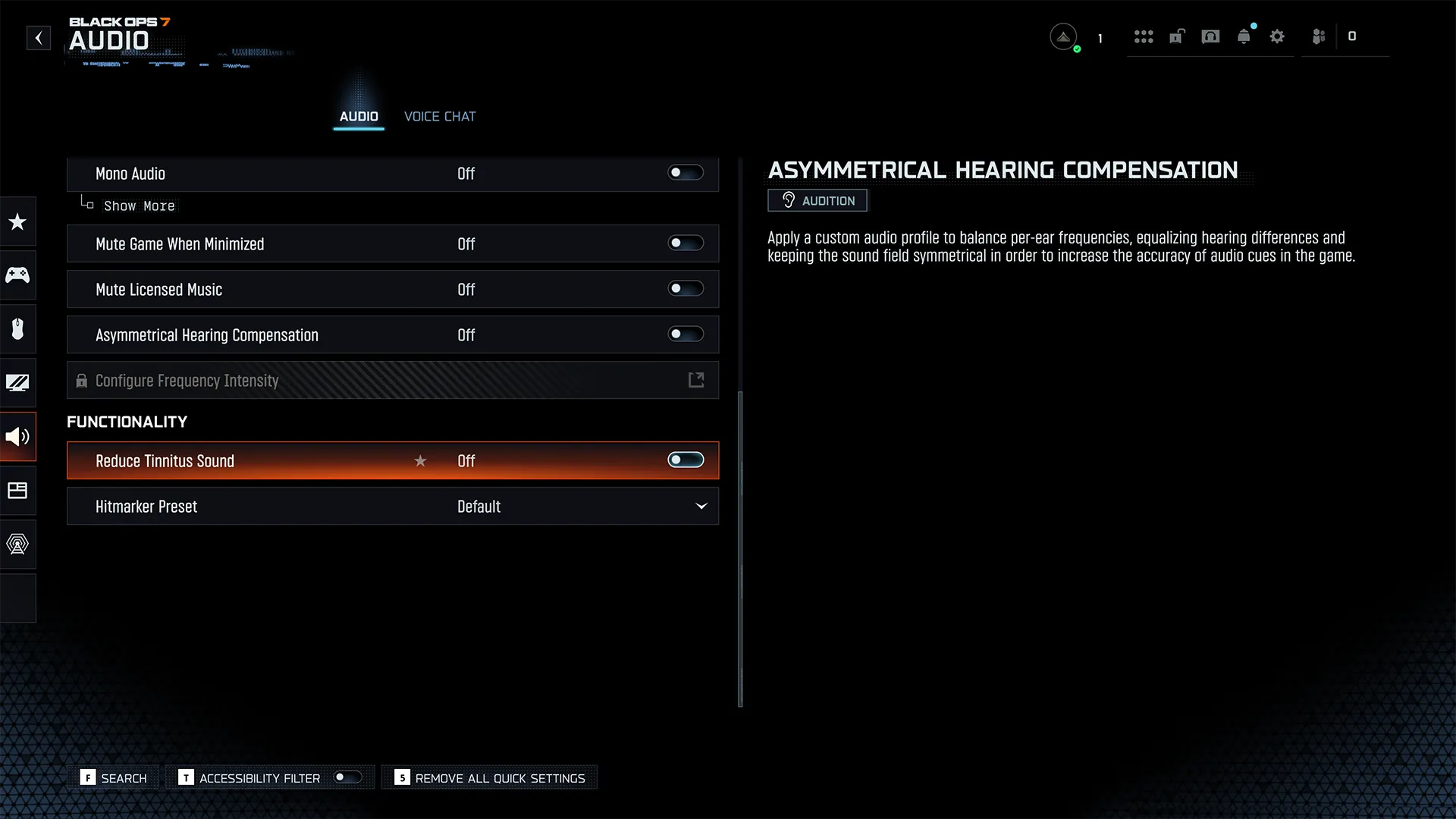Select the Audio tab
Screen dimensions: 1456x819
pos(359,116)
